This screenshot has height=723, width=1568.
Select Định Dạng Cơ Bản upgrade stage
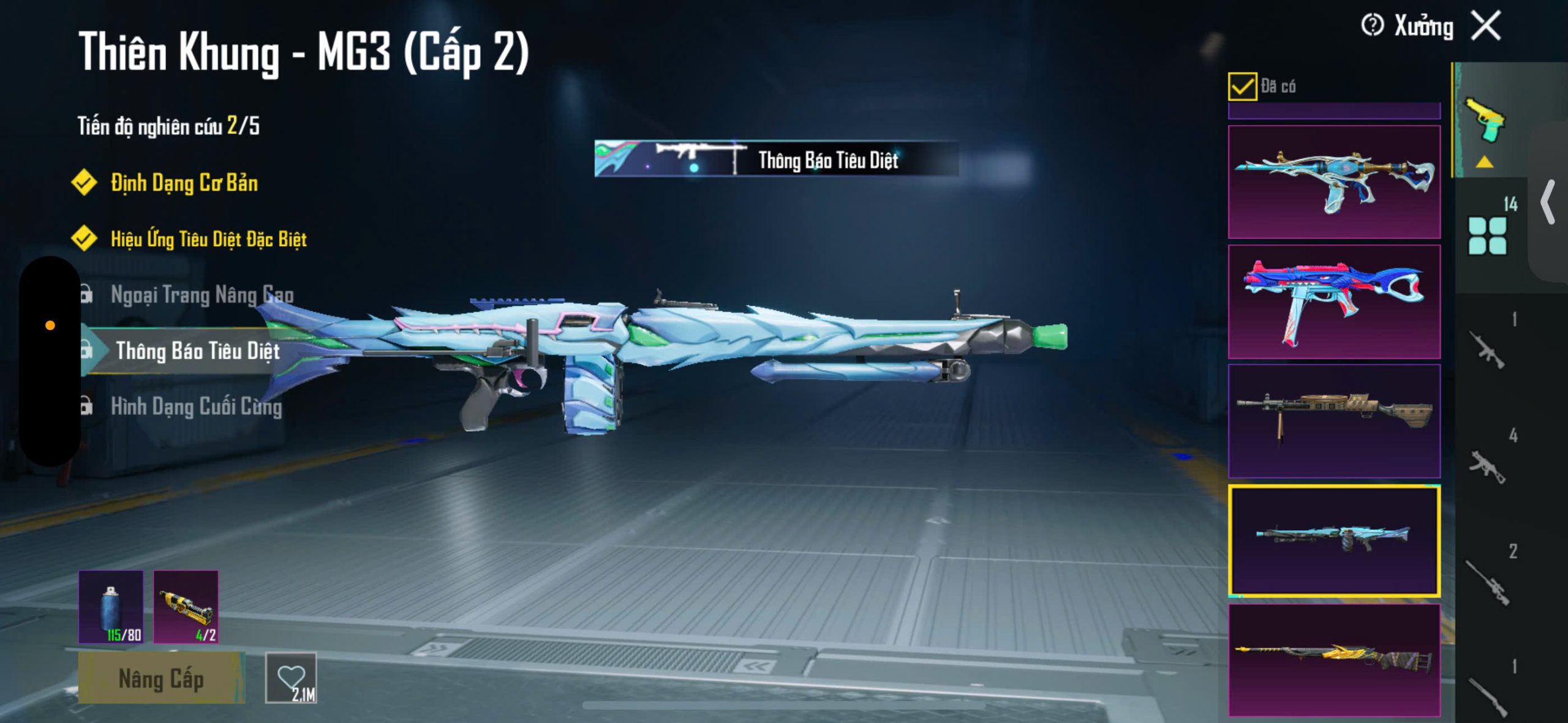[184, 183]
